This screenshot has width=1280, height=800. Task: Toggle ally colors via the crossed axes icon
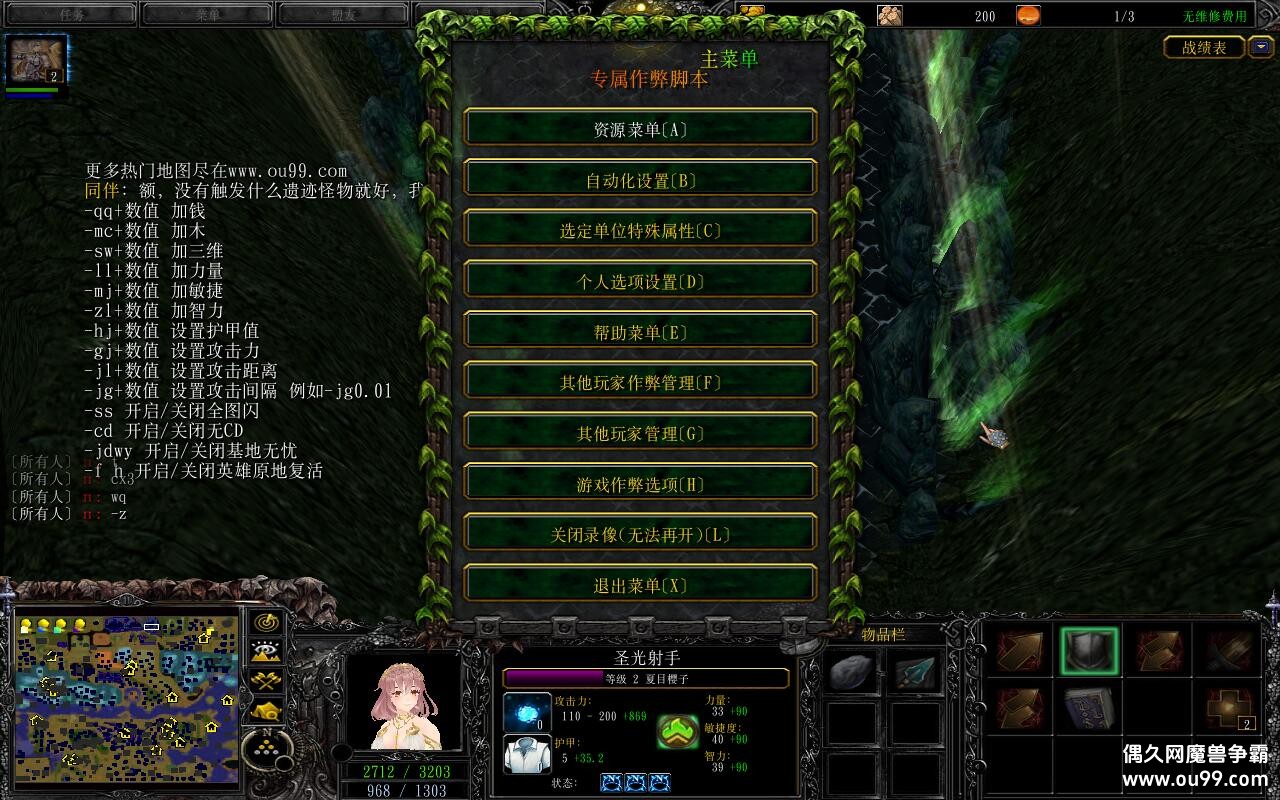pos(267,679)
